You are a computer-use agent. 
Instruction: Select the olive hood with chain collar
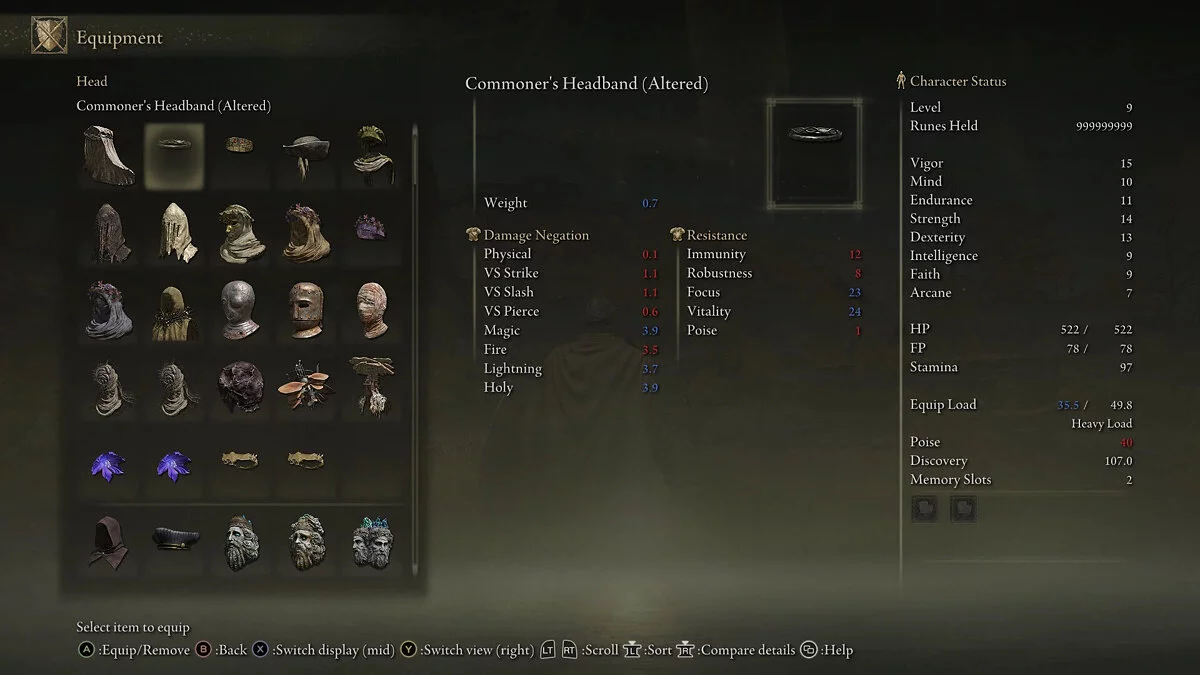tap(175, 312)
